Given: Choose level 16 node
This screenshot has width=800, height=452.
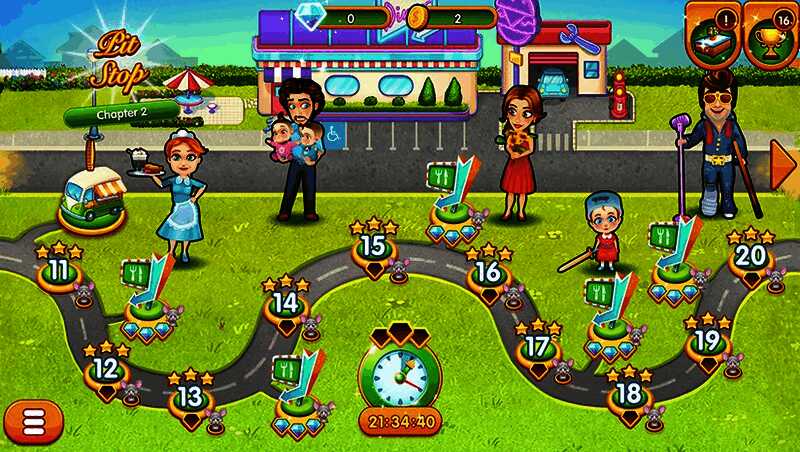Looking at the screenshot, I should pyautogui.click(x=488, y=272).
